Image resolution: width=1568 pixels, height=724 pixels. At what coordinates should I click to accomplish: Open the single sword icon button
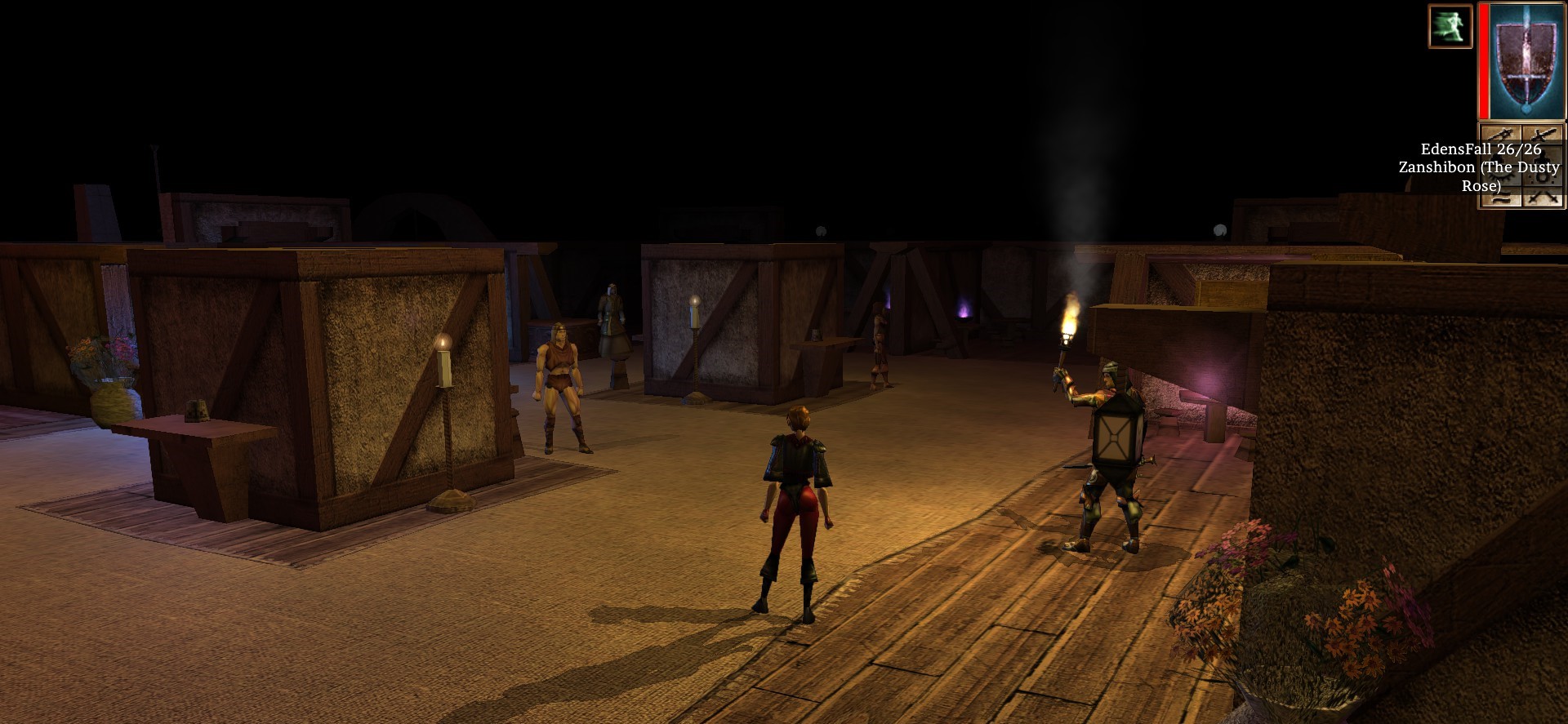1501,134
